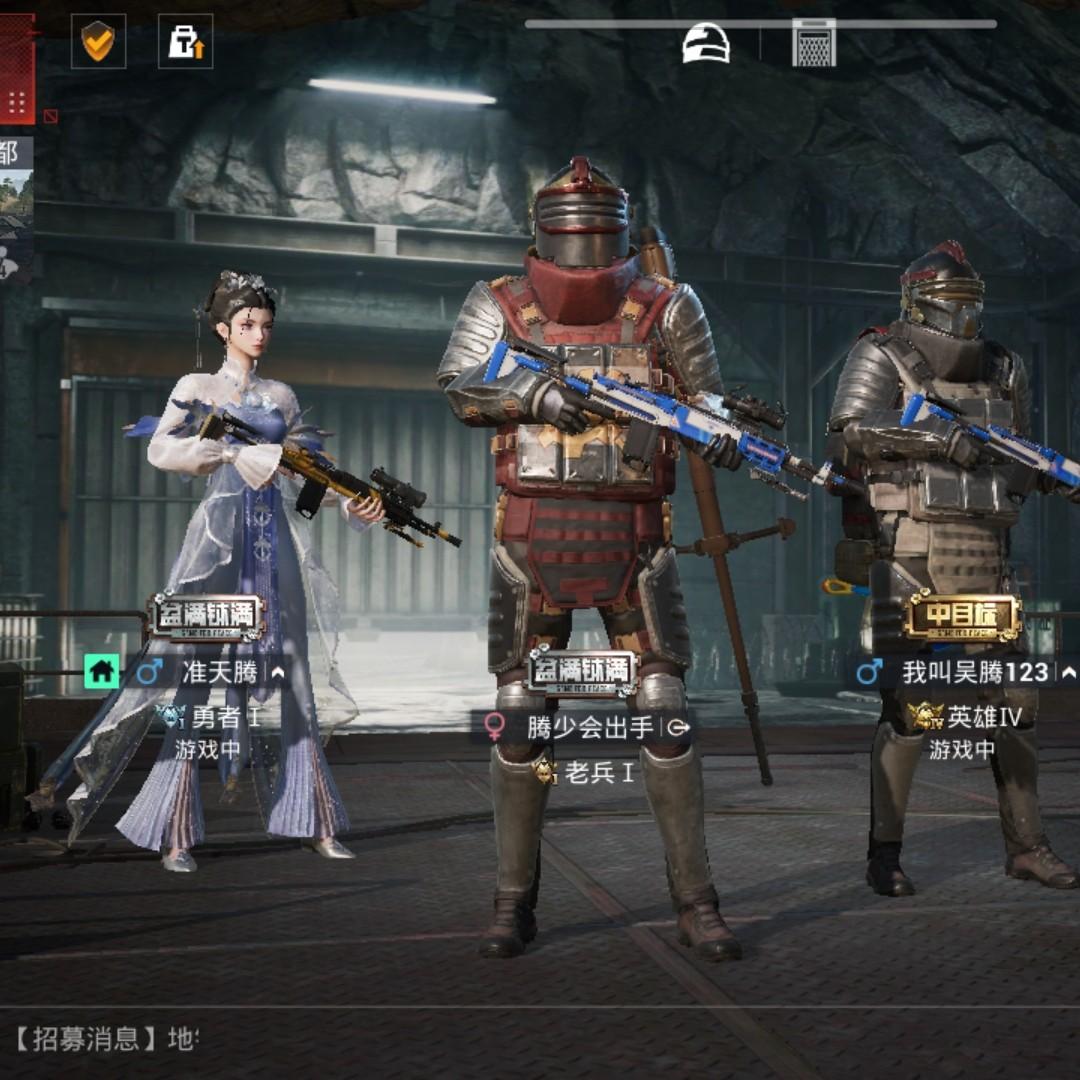Select the grid-panel icon beside the helmet
The width and height of the screenshot is (1080, 1080).
click(x=814, y=43)
